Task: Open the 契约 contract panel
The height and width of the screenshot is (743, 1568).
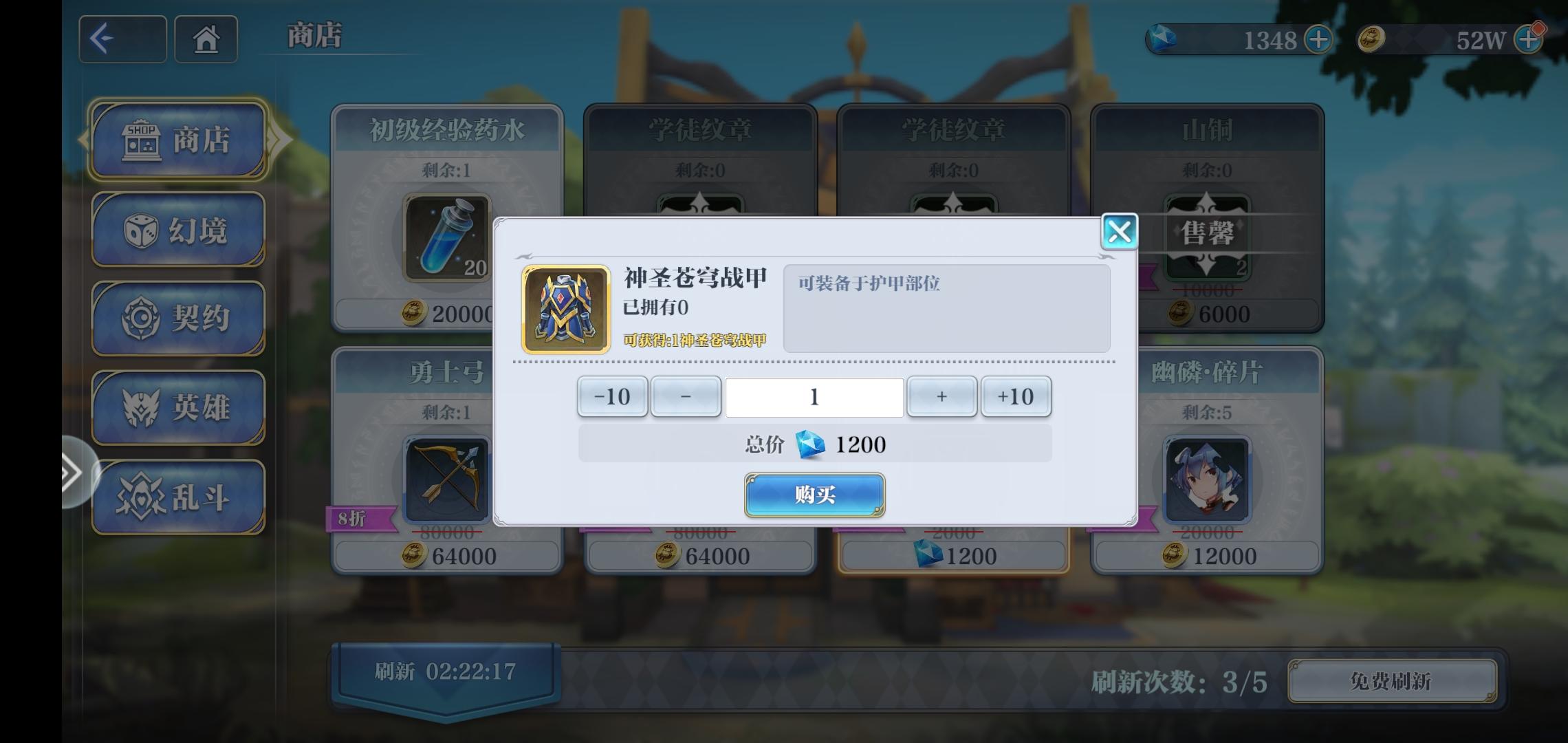Action: 179,319
